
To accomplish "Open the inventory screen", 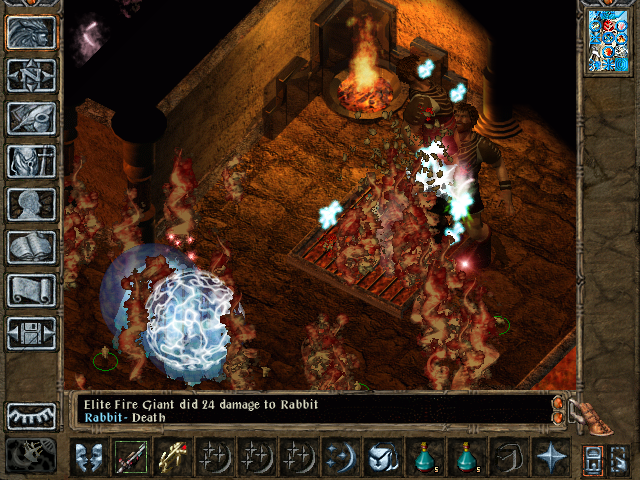I will tap(31, 160).
